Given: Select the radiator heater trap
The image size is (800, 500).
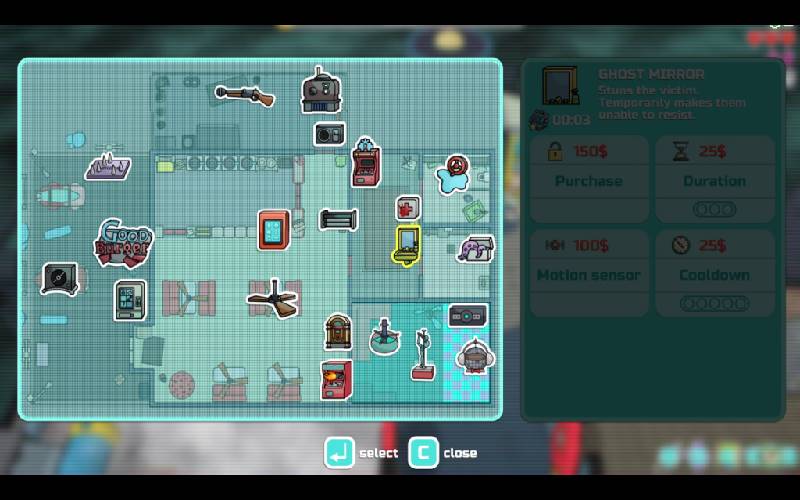Looking at the screenshot, I should click(338, 219).
